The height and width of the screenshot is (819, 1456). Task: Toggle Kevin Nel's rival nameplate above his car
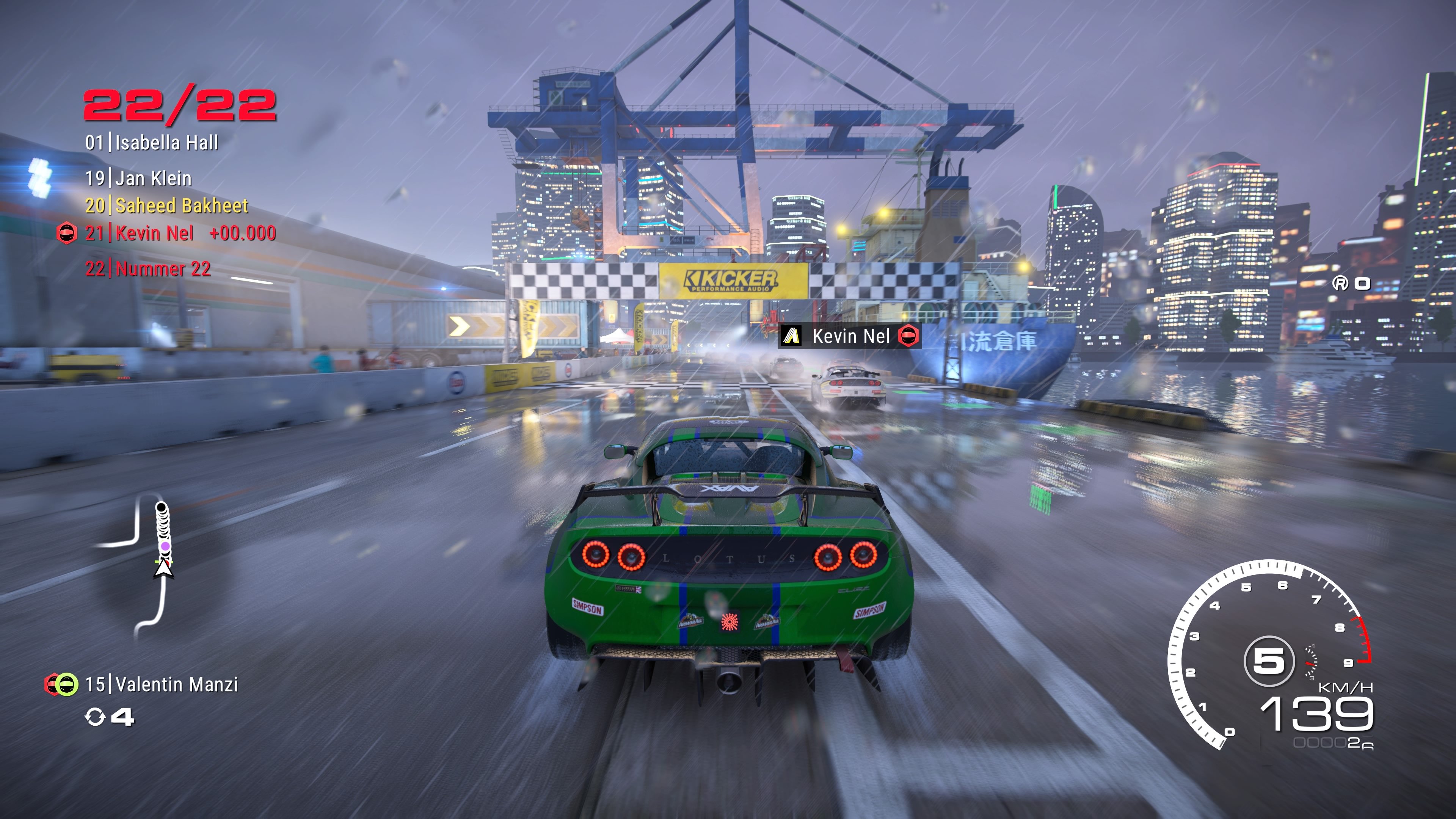click(x=848, y=337)
